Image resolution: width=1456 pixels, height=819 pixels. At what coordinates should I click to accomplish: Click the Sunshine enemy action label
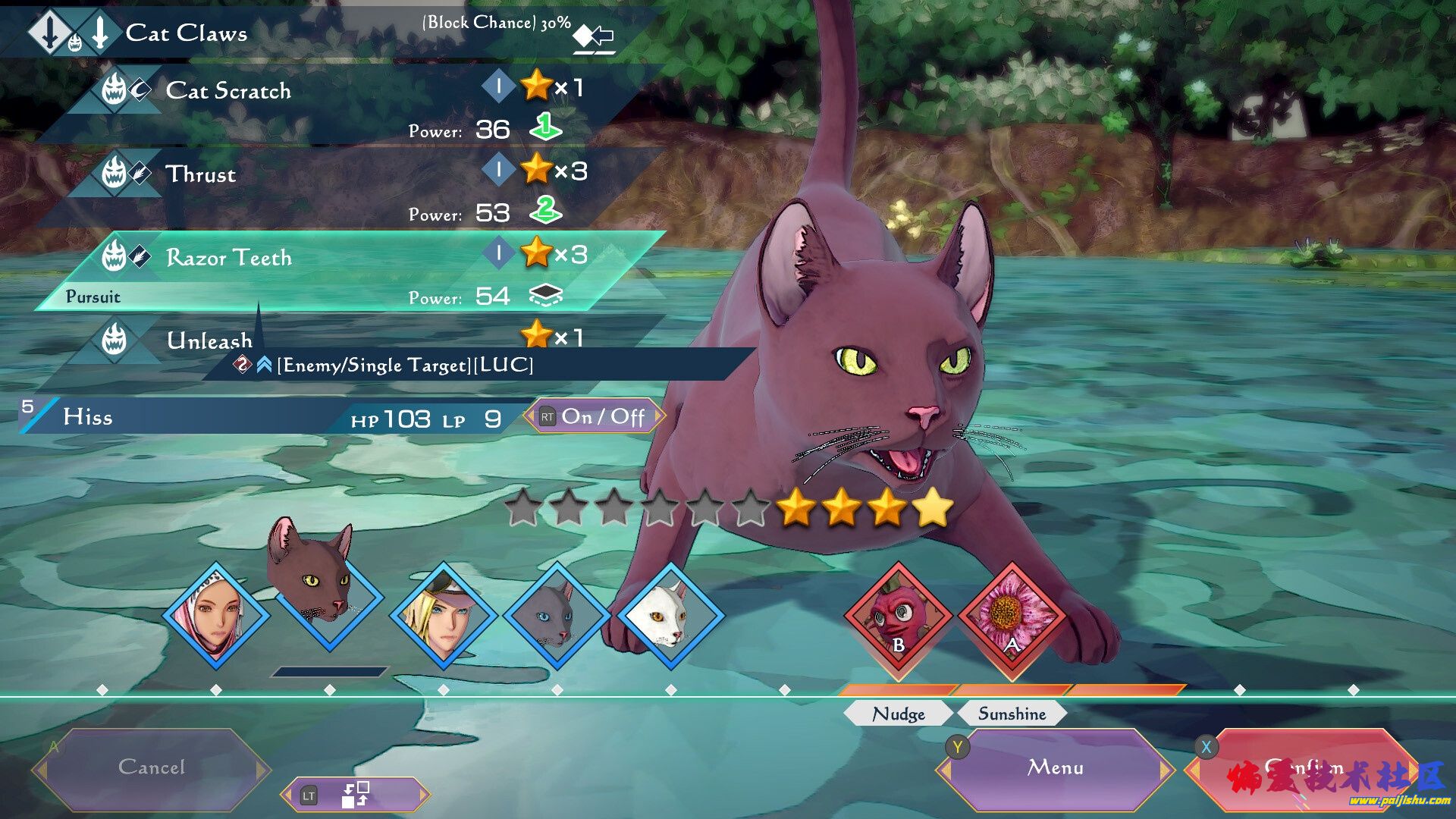1012,714
